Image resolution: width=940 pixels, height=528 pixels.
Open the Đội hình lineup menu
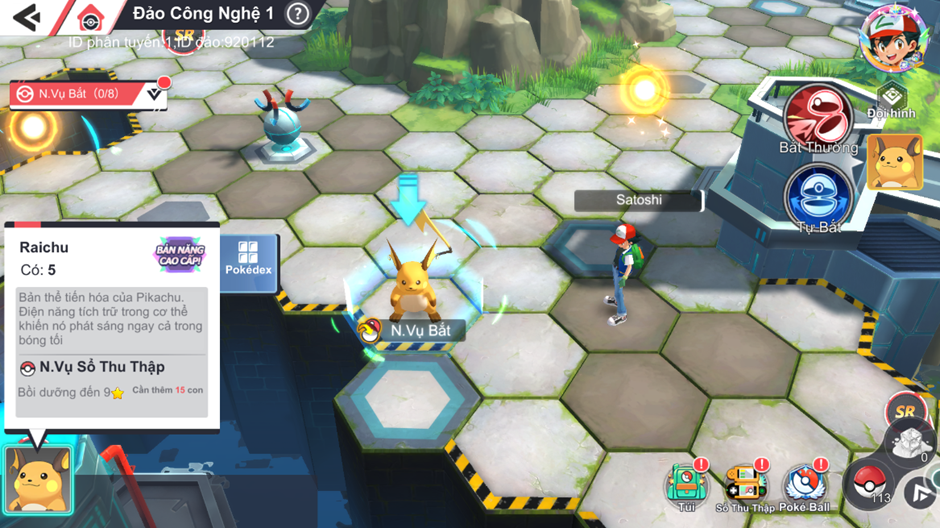[891, 101]
